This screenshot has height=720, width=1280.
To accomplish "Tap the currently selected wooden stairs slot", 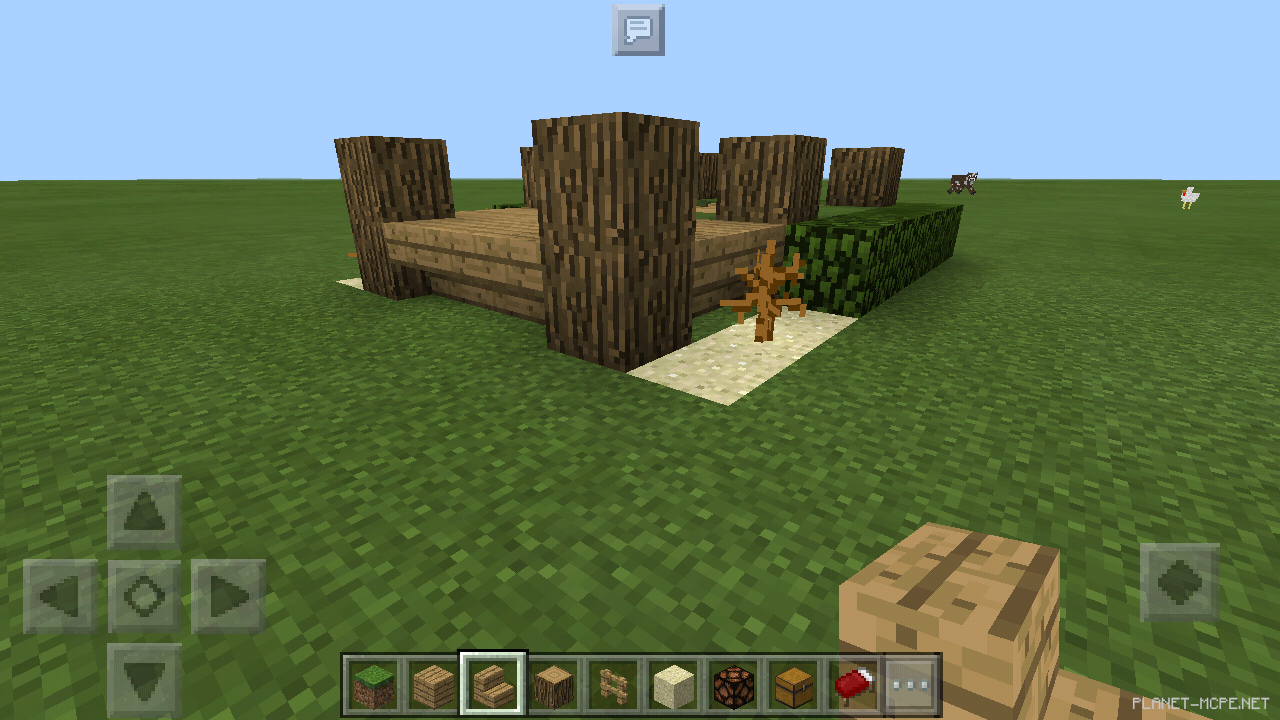I will click(x=493, y=685).
